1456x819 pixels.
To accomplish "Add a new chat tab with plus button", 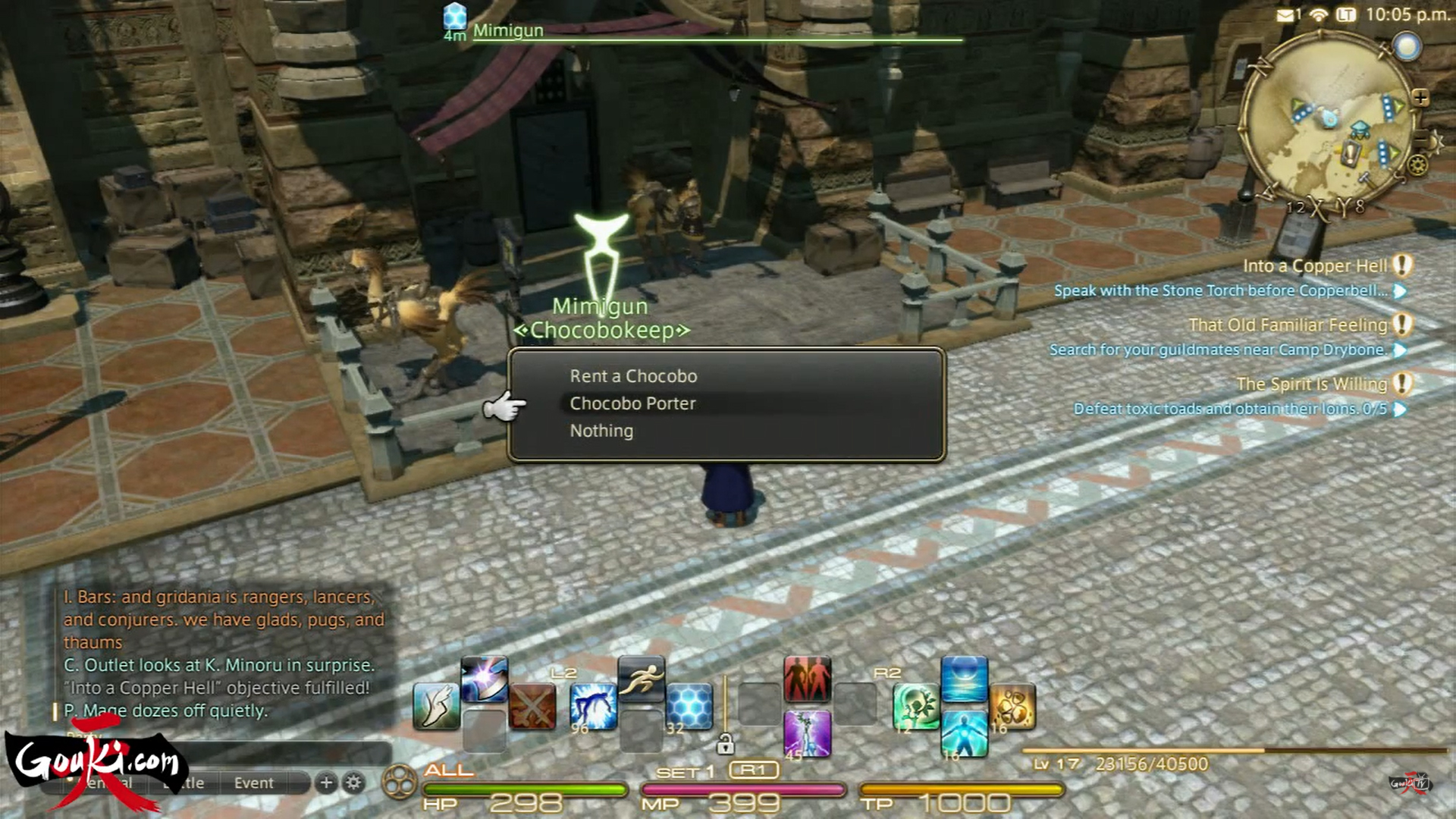I will (x=326, y=783).
